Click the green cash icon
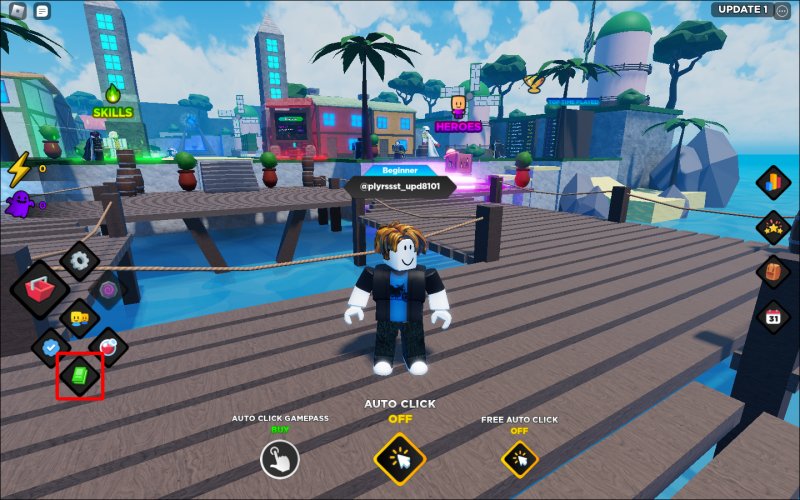This screenshot has width=800, height=500. (x=79, y=376)
